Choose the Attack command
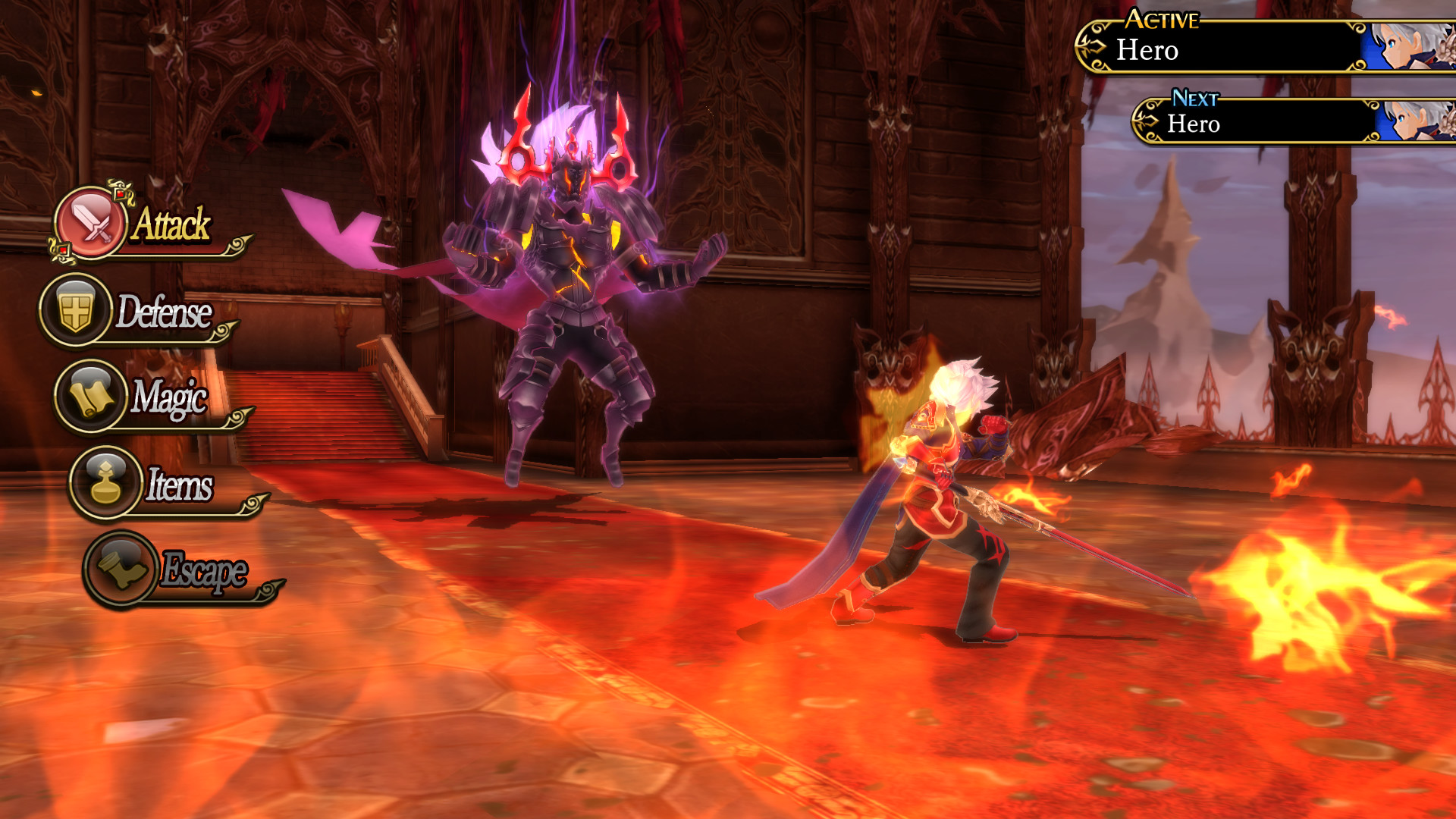1456x819 pixels. [171, 225]
